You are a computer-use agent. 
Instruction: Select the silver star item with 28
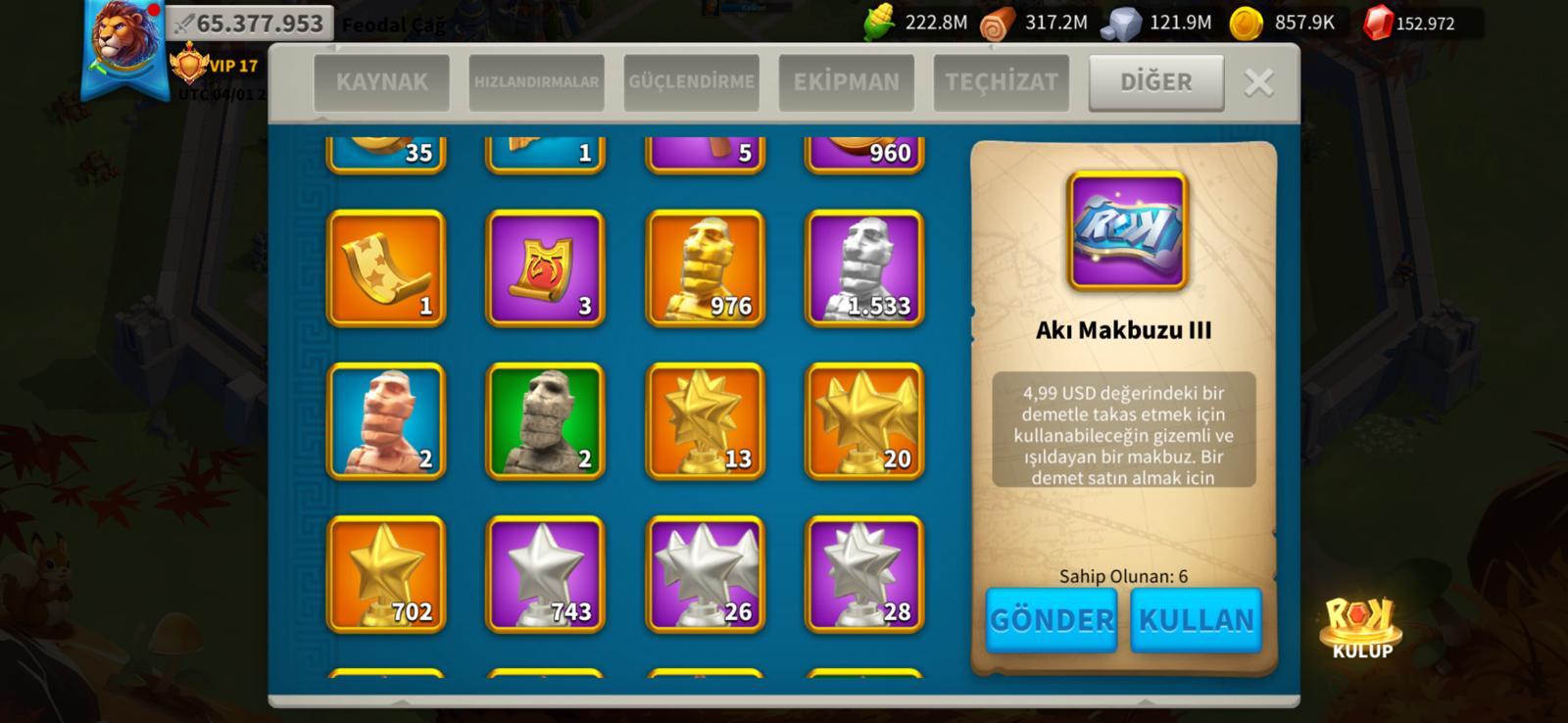pos(864,573)
